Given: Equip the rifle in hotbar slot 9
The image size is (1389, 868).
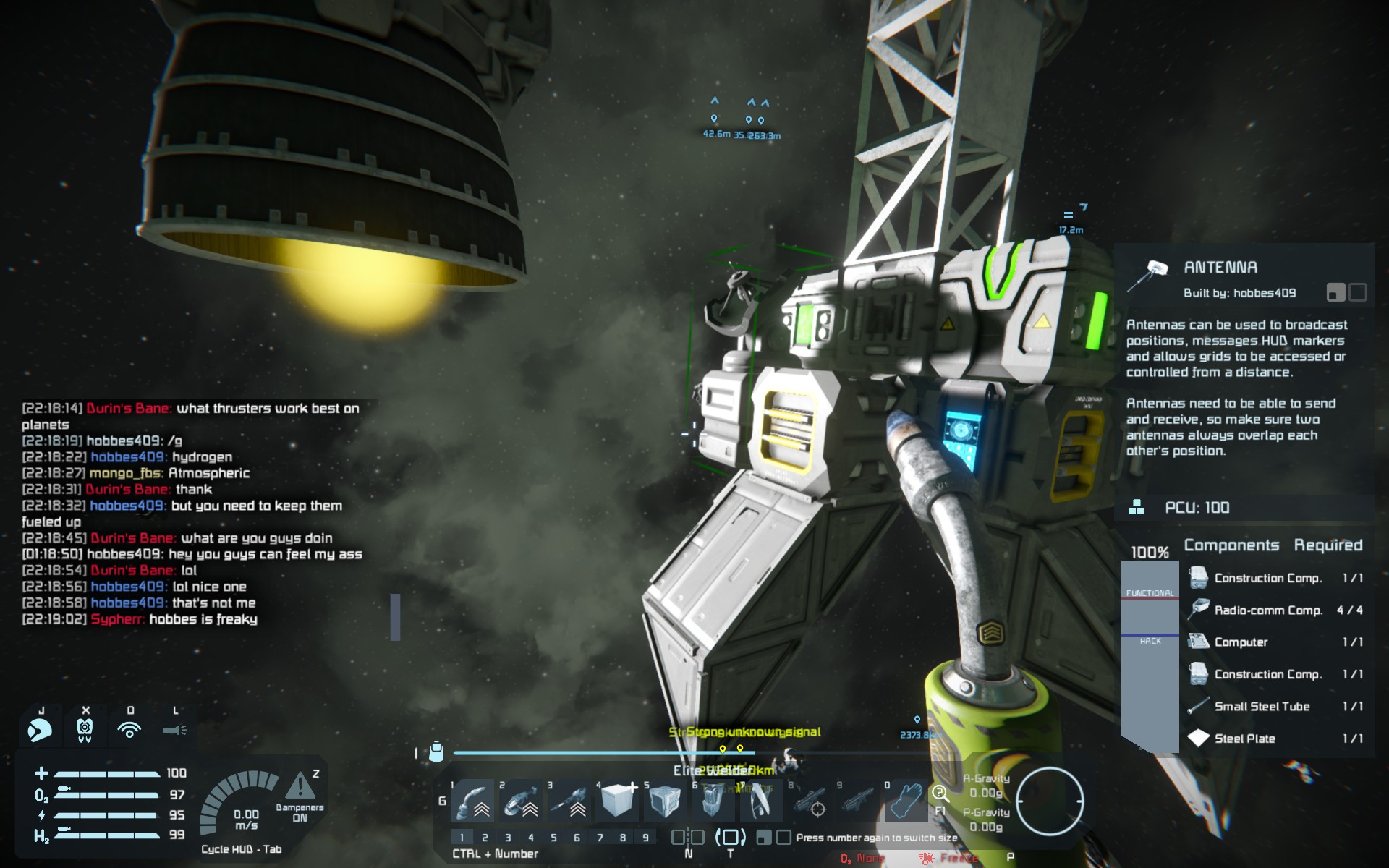Looking at the screenshot, I should point(858,802).
